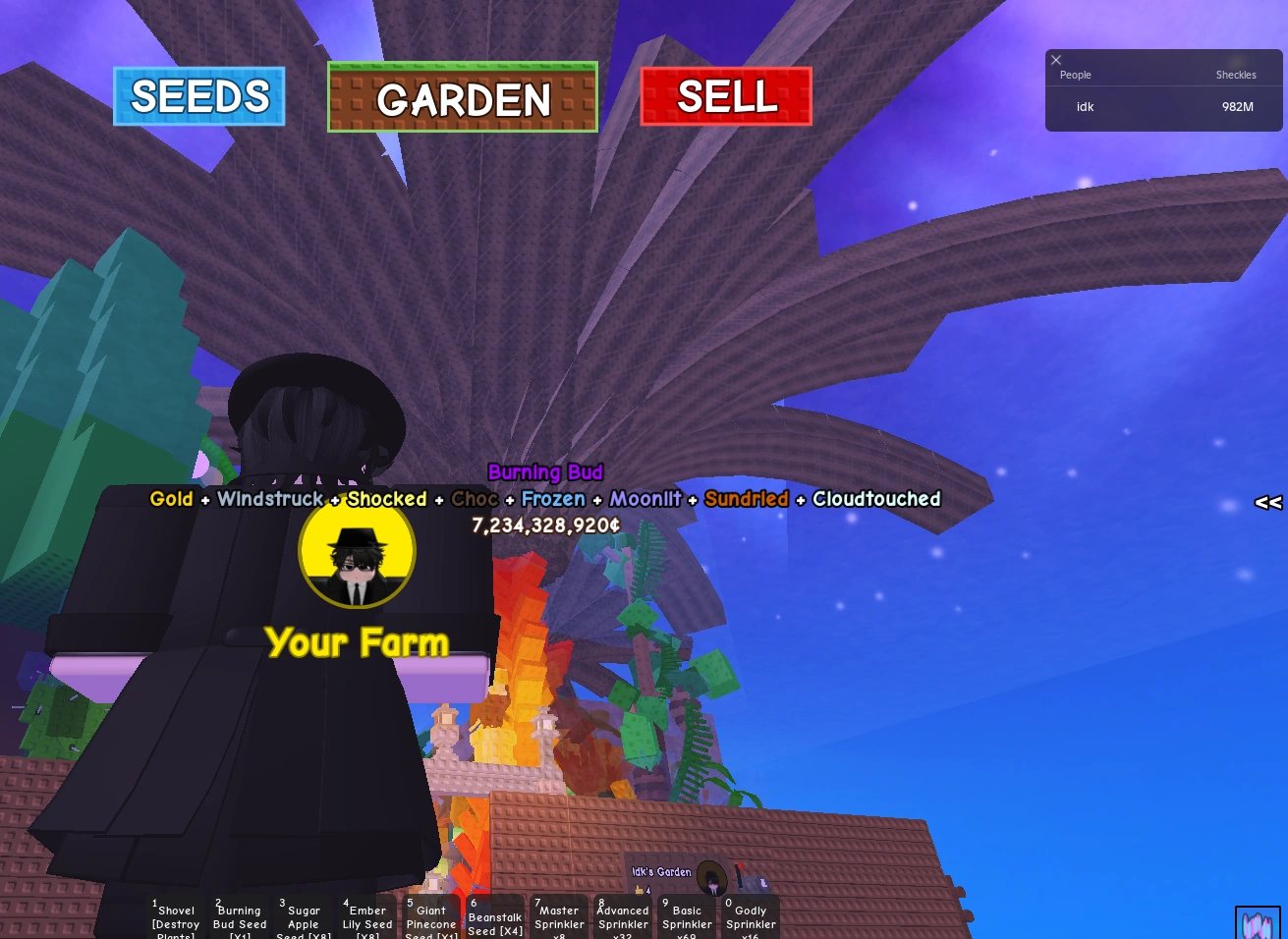Open the GARDEN menu tab

pos(462,98)
